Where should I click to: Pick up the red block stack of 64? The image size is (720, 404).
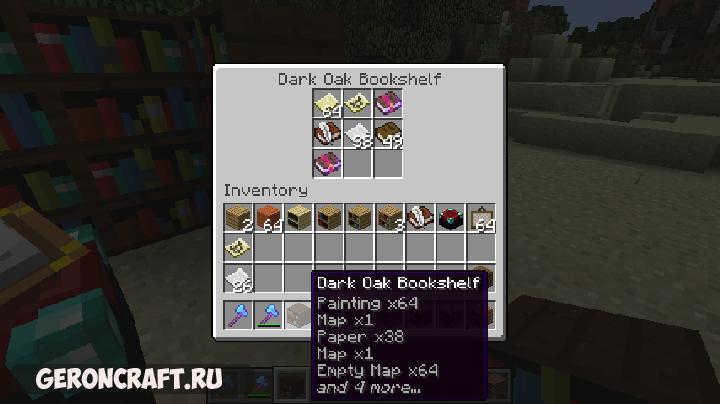coord(268,217)
